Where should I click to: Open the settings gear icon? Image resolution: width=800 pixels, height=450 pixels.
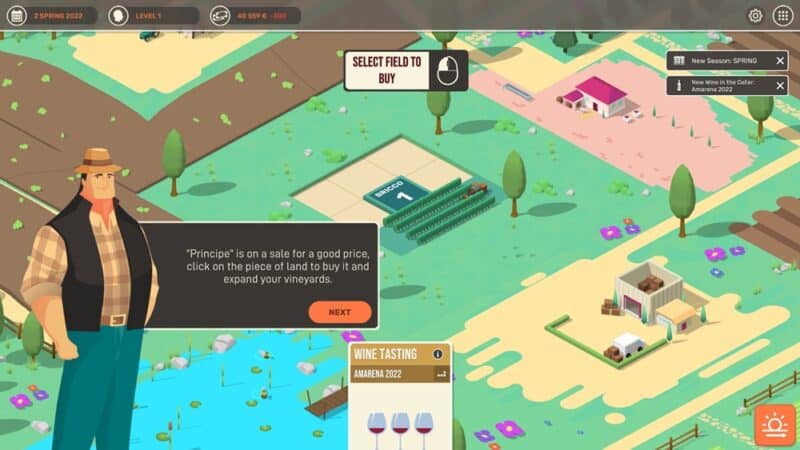pyautogui.click(x=755, y=16)
